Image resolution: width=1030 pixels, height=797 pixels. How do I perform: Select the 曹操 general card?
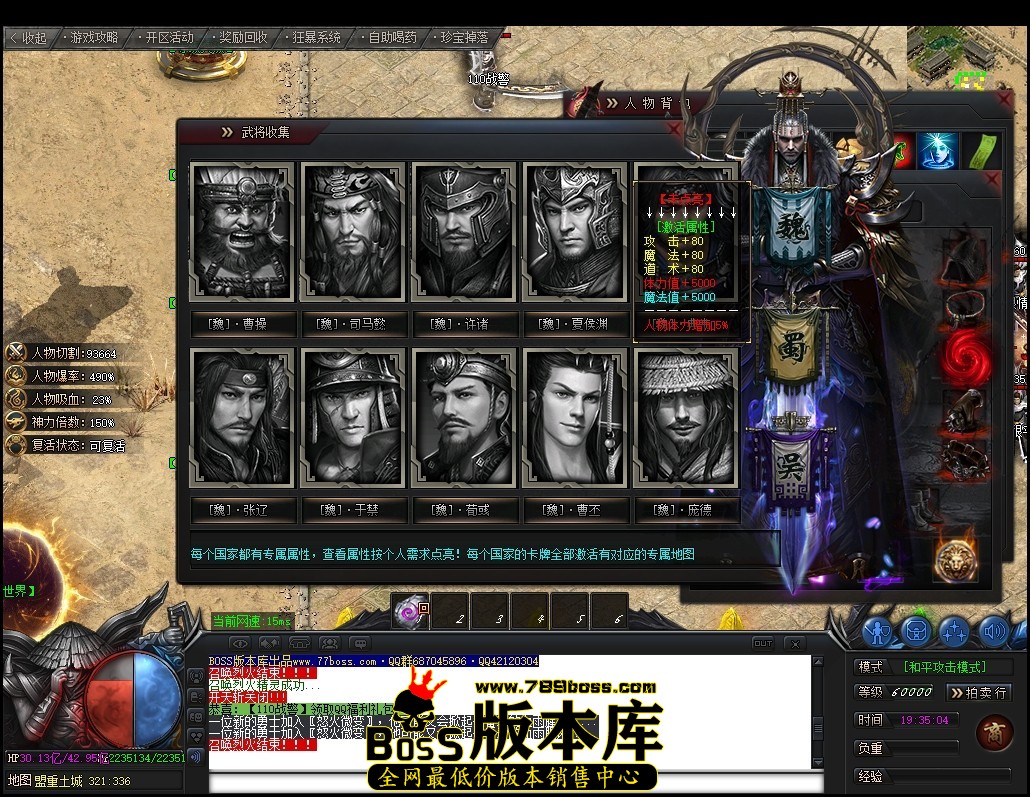242,232
